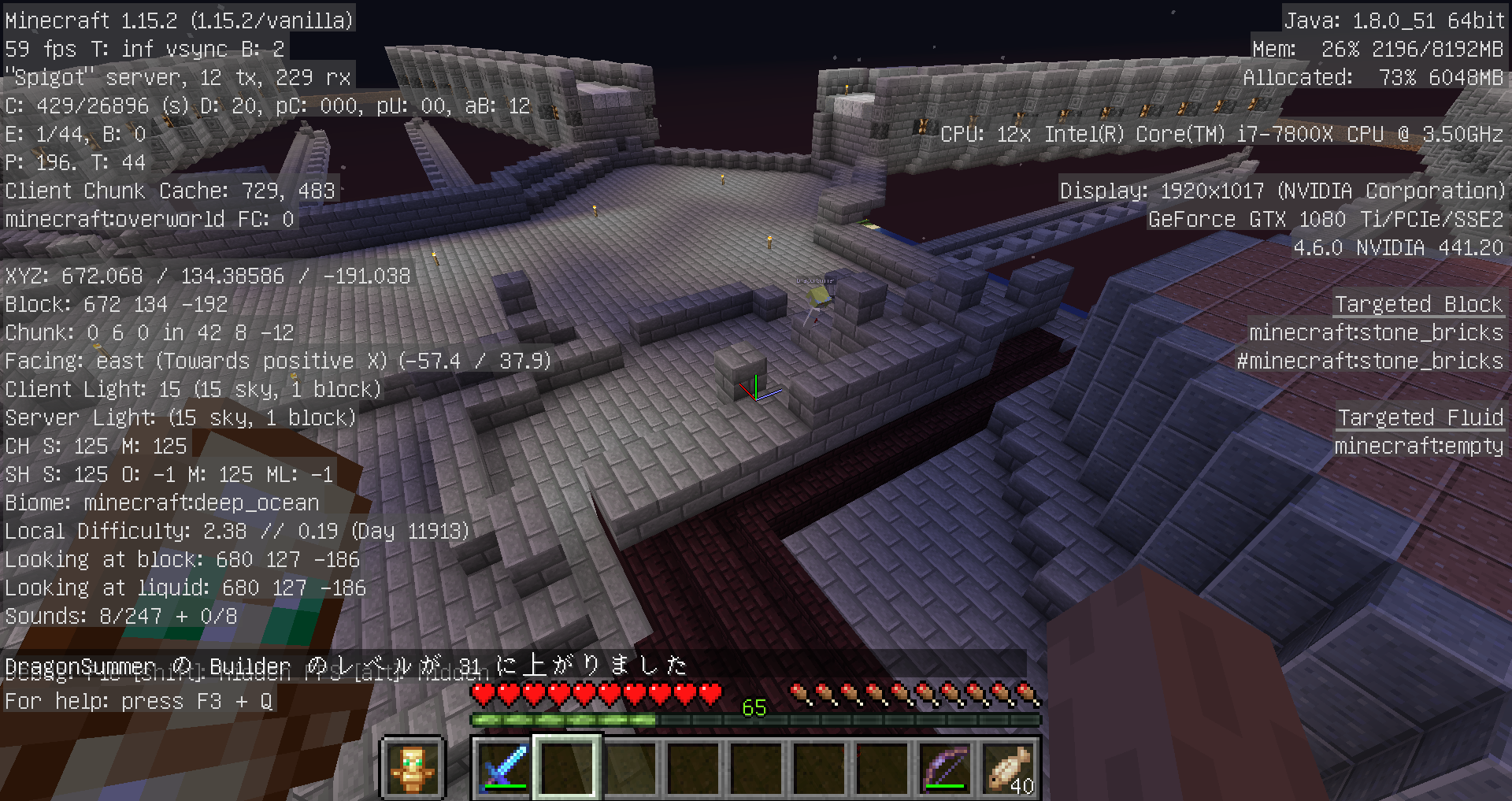Click the highlighted empty hotbar slot
This screenshot has width=1512, height=801.
(x=567, y=768)
